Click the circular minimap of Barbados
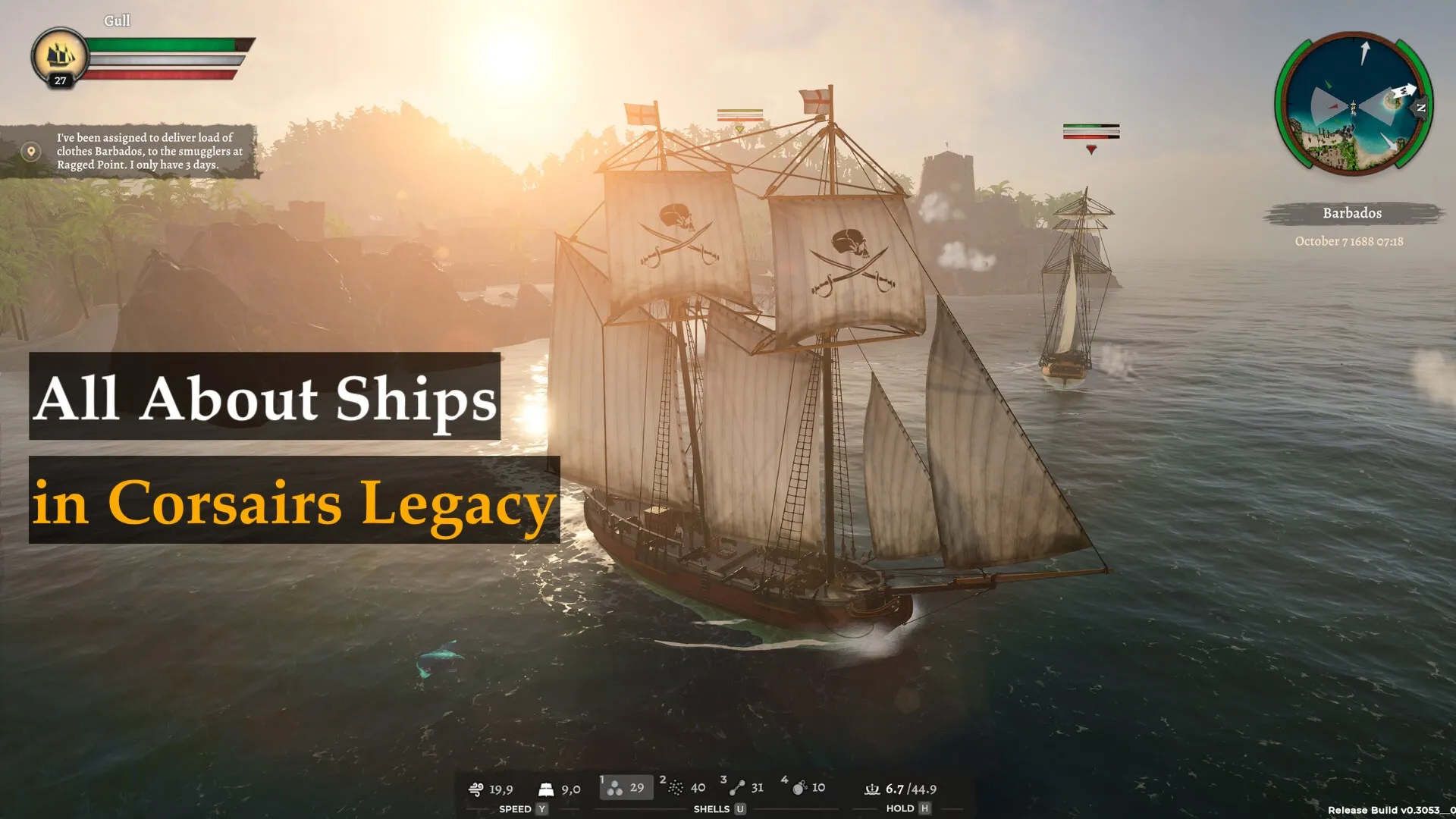Image resolution: width=1456 pixels, height=819 pixels. [1356, 102]
